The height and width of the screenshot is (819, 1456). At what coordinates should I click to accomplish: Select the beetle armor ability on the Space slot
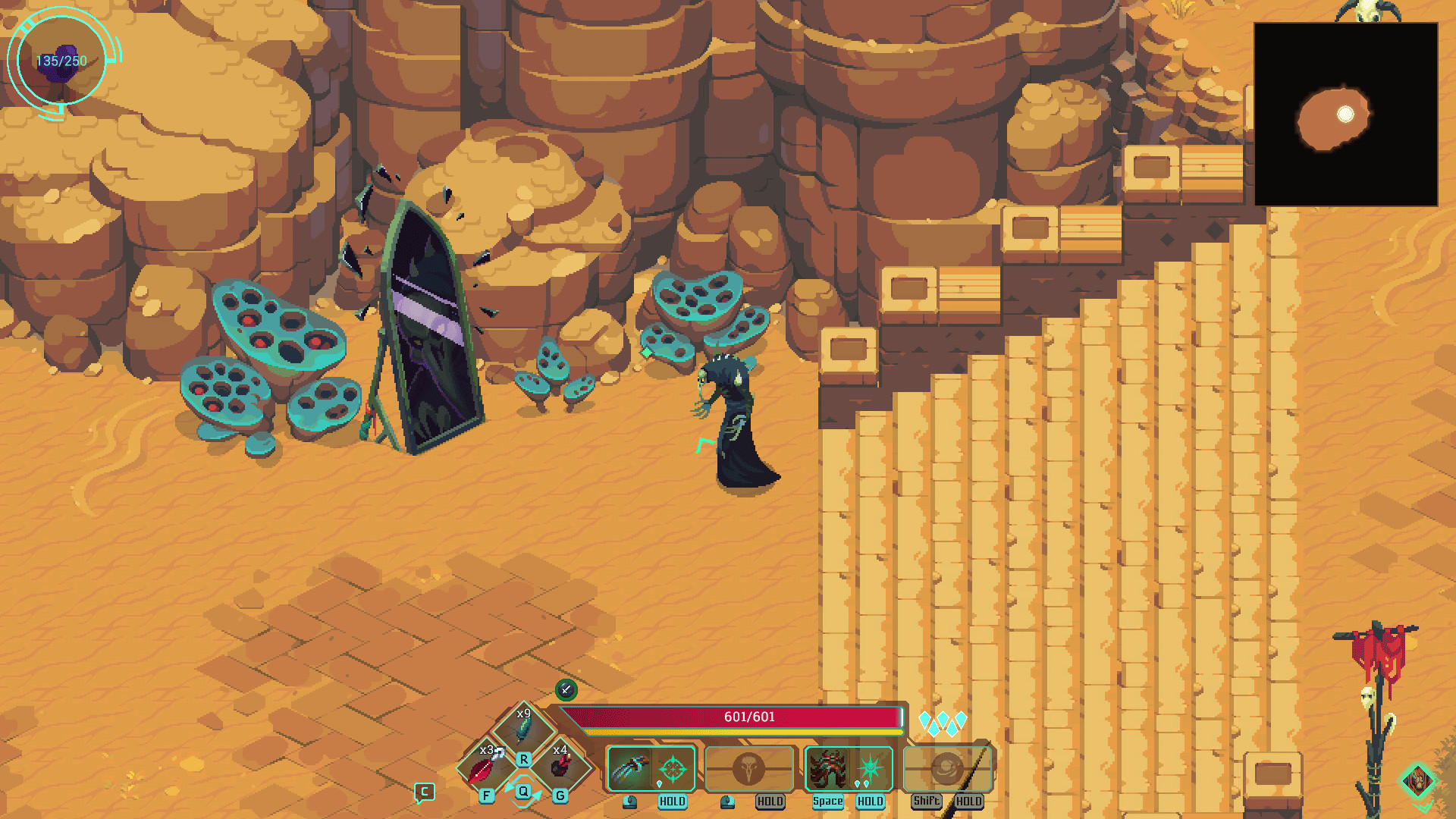tap(828, 768)
